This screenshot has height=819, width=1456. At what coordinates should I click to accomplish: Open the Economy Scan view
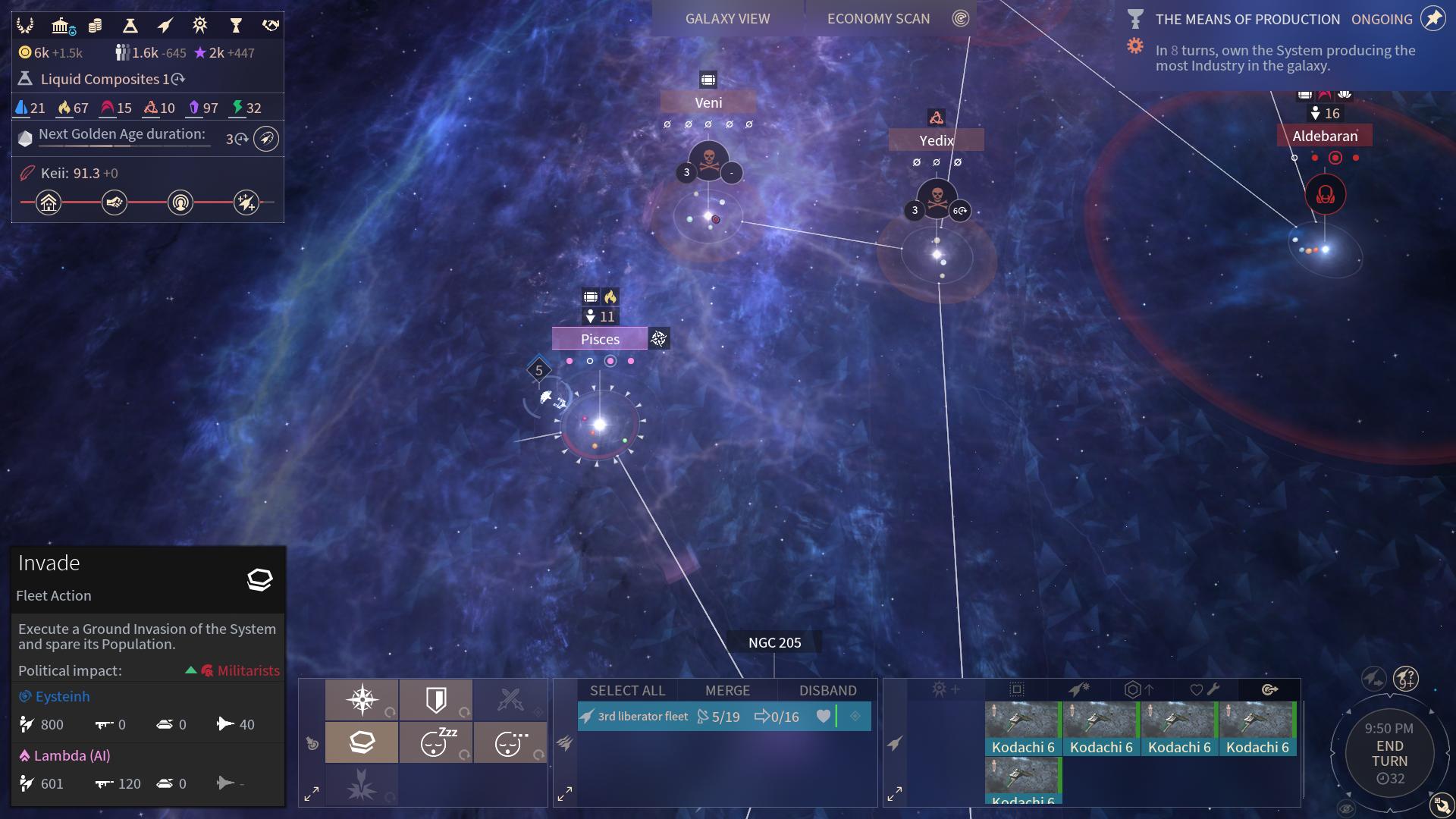(x=878, y=19)
